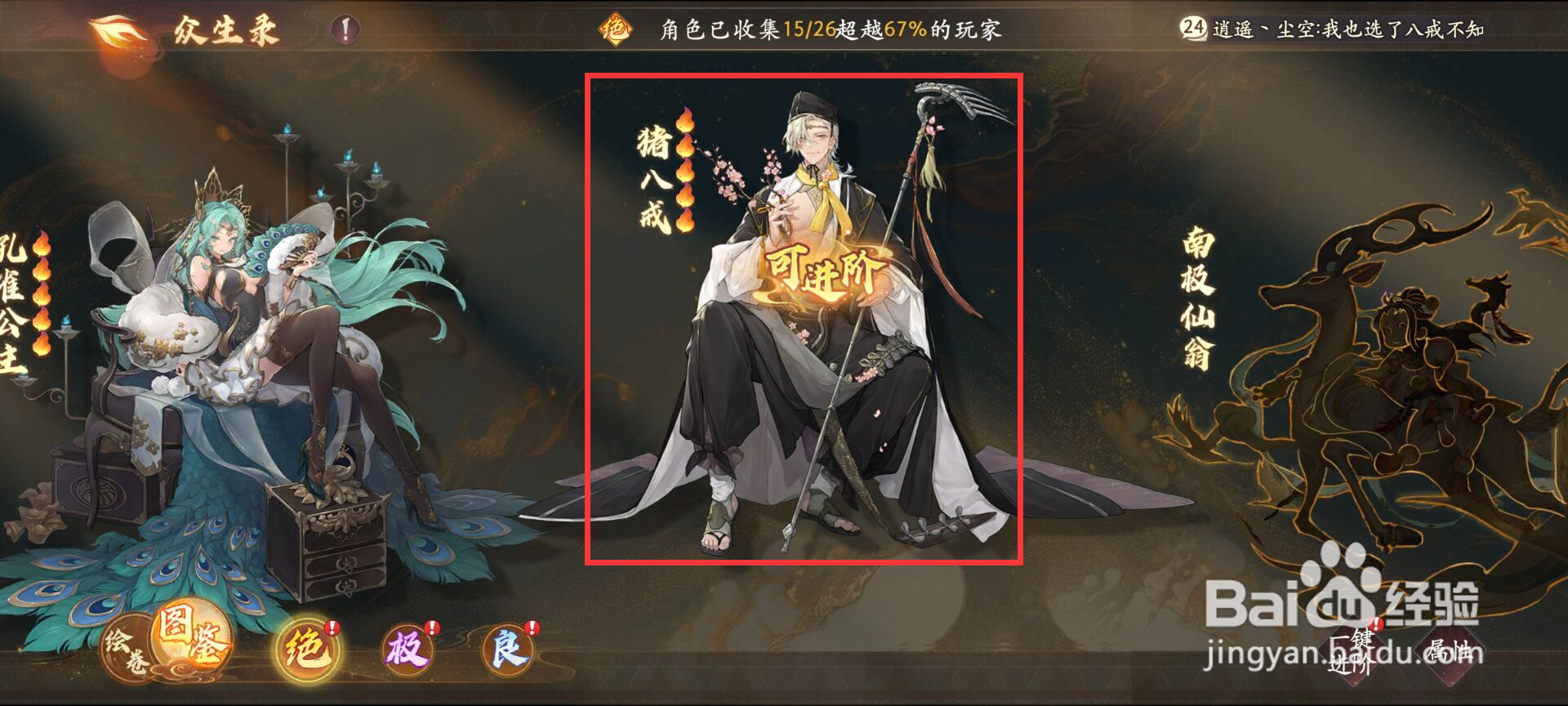
Task: Toggle the red alert dot on 极 tab
Action: (431, 629)
